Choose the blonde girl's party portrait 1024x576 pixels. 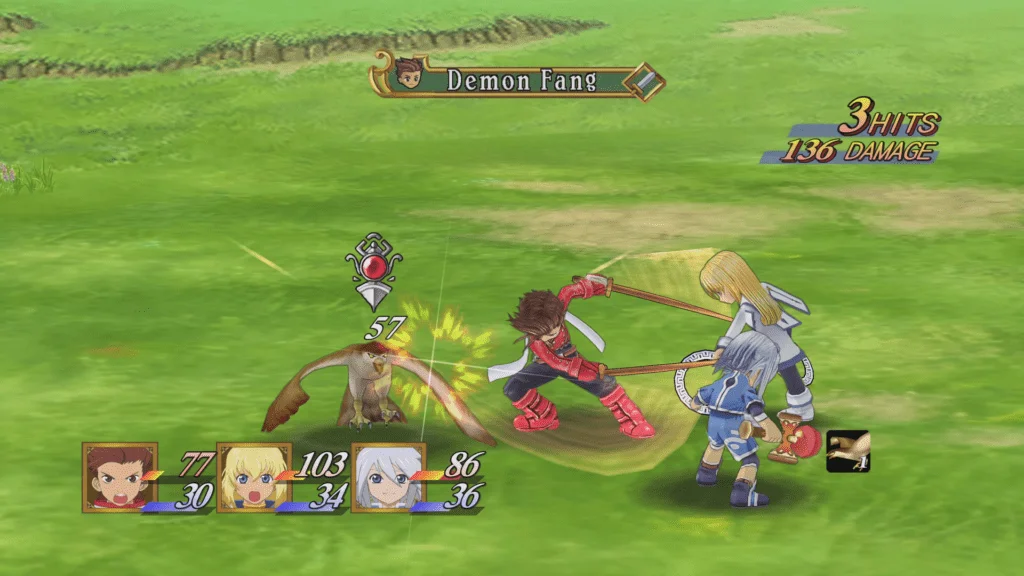(254, 477)
